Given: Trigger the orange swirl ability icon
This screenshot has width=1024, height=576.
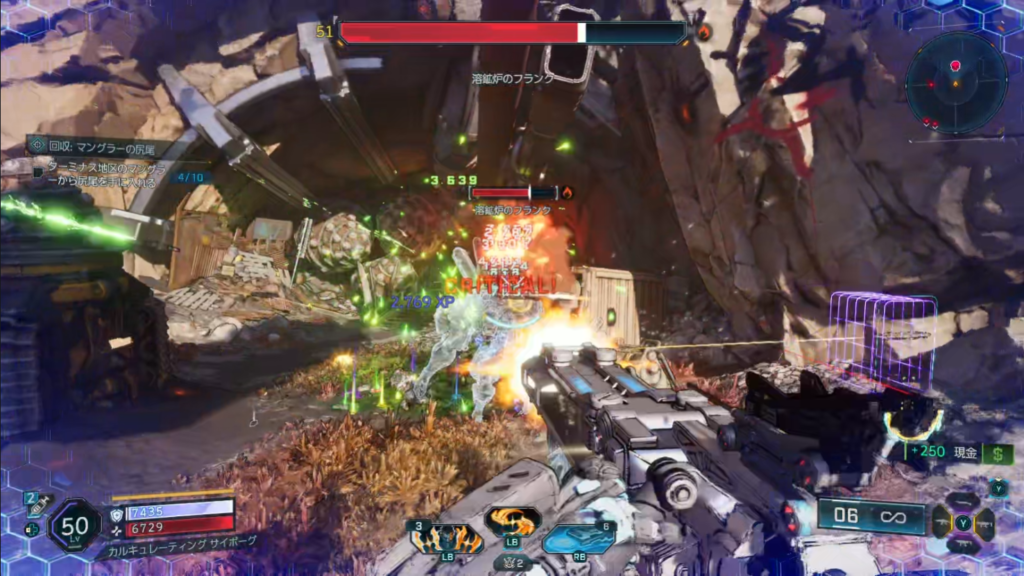Looking at the screenshot, I should (512, 522).
